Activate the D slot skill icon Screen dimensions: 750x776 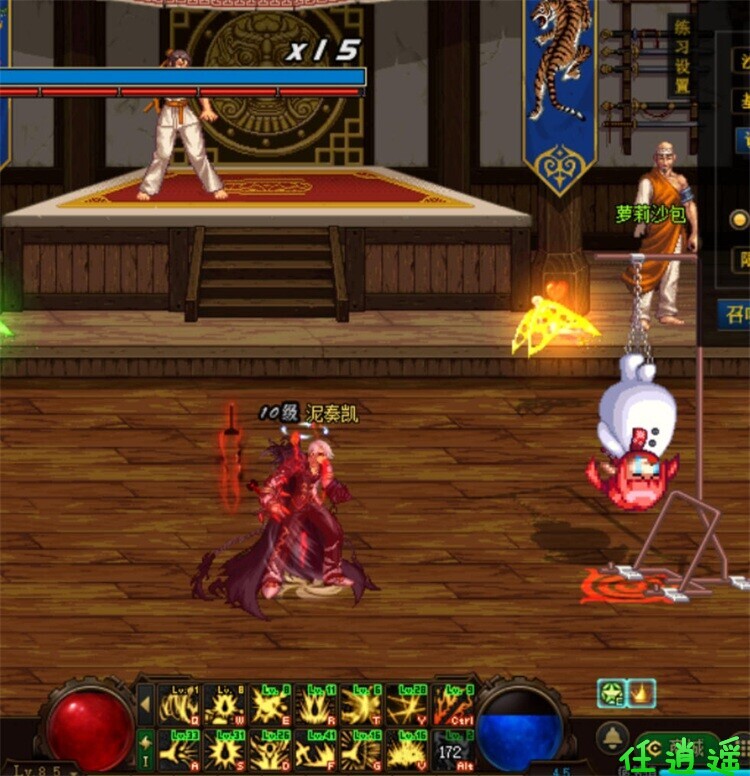[271, 749]
